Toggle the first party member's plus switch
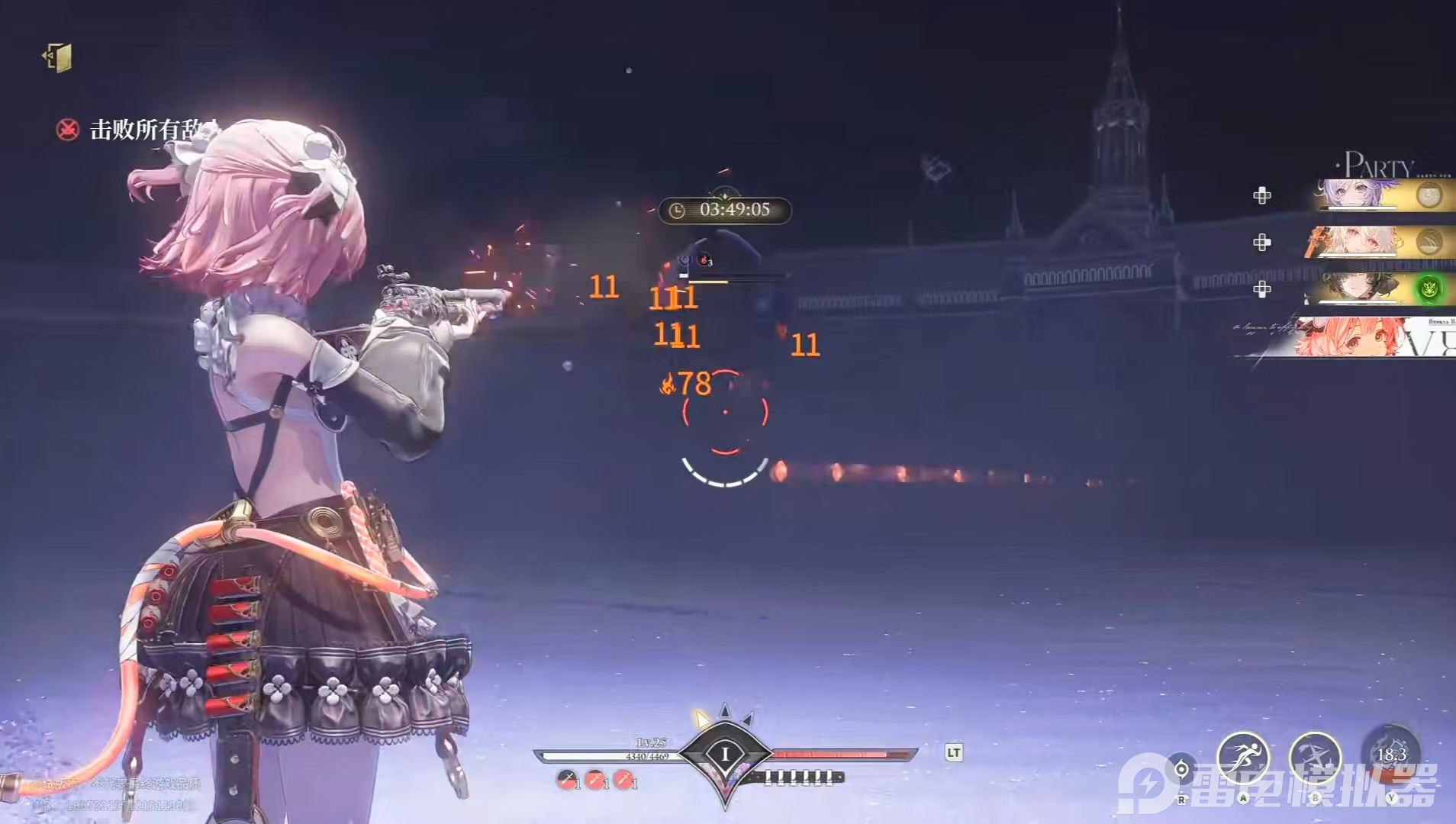This screenshot has width=1456, height=824. click(1263, 195)
